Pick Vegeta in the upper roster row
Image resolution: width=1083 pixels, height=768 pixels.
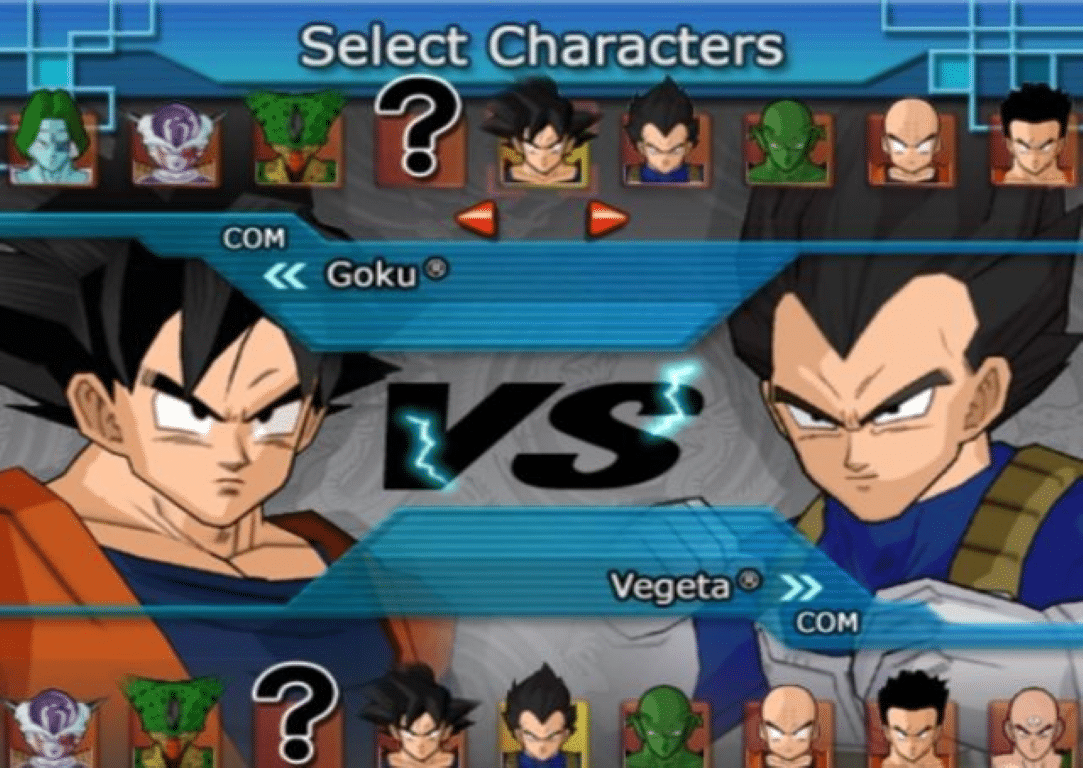tap(663, 142)
